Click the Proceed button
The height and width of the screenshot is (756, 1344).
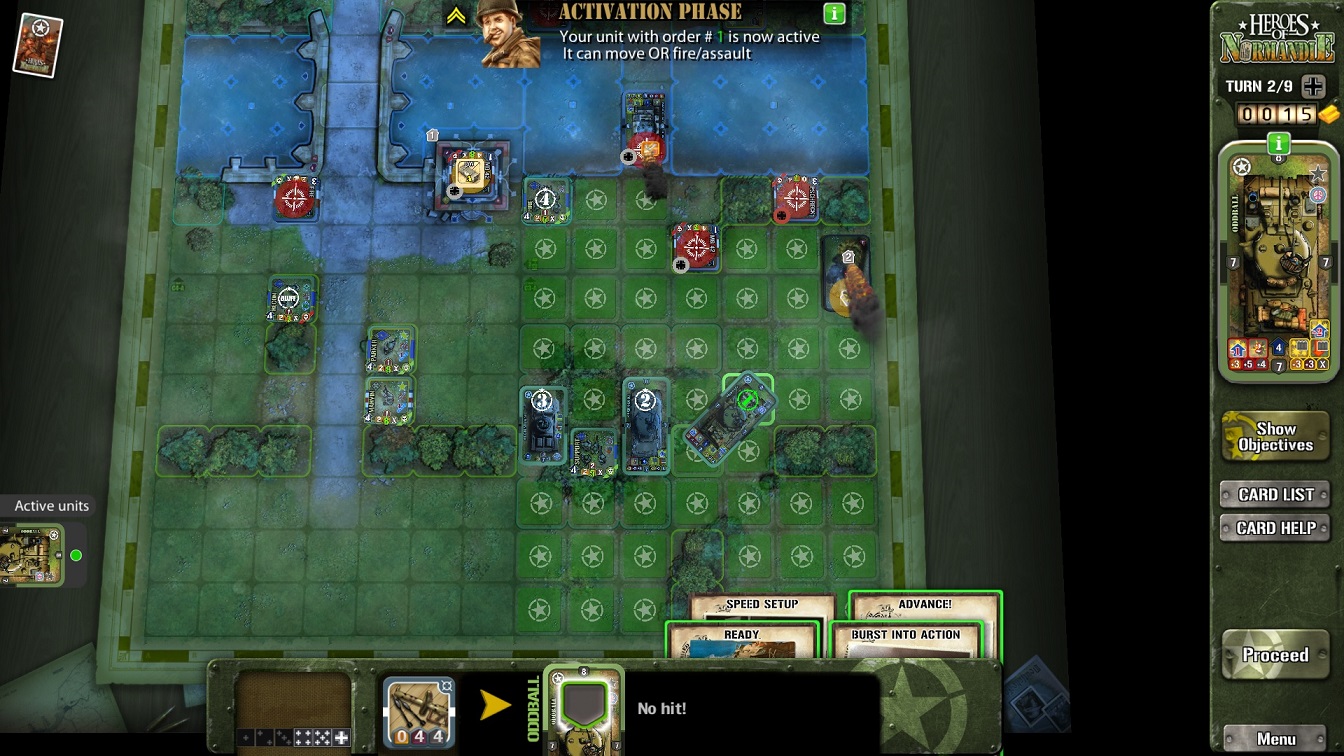[x=1275, y=656]
